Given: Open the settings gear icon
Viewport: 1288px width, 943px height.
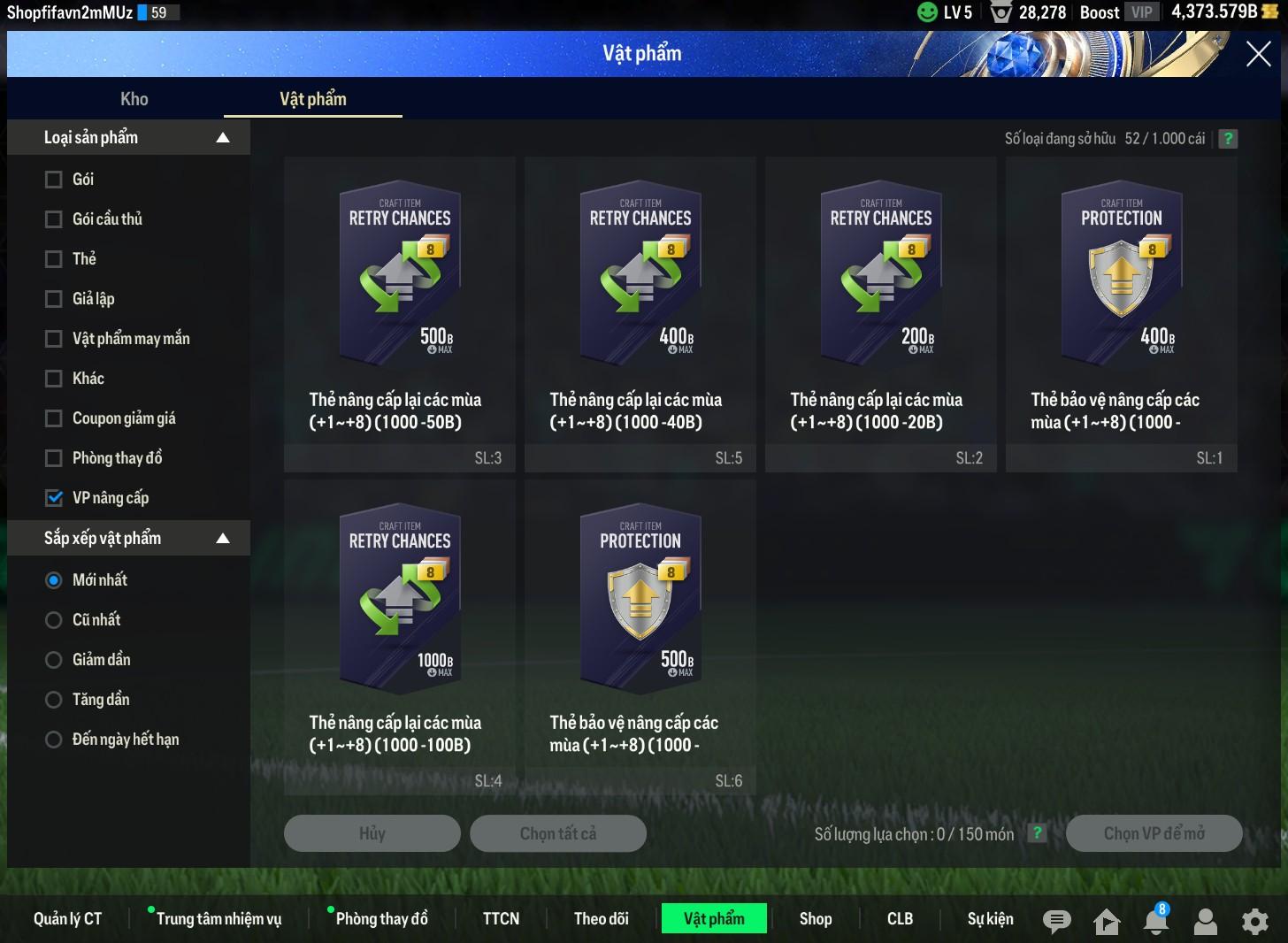Looking at the screenshot, I should point(1254,922).
